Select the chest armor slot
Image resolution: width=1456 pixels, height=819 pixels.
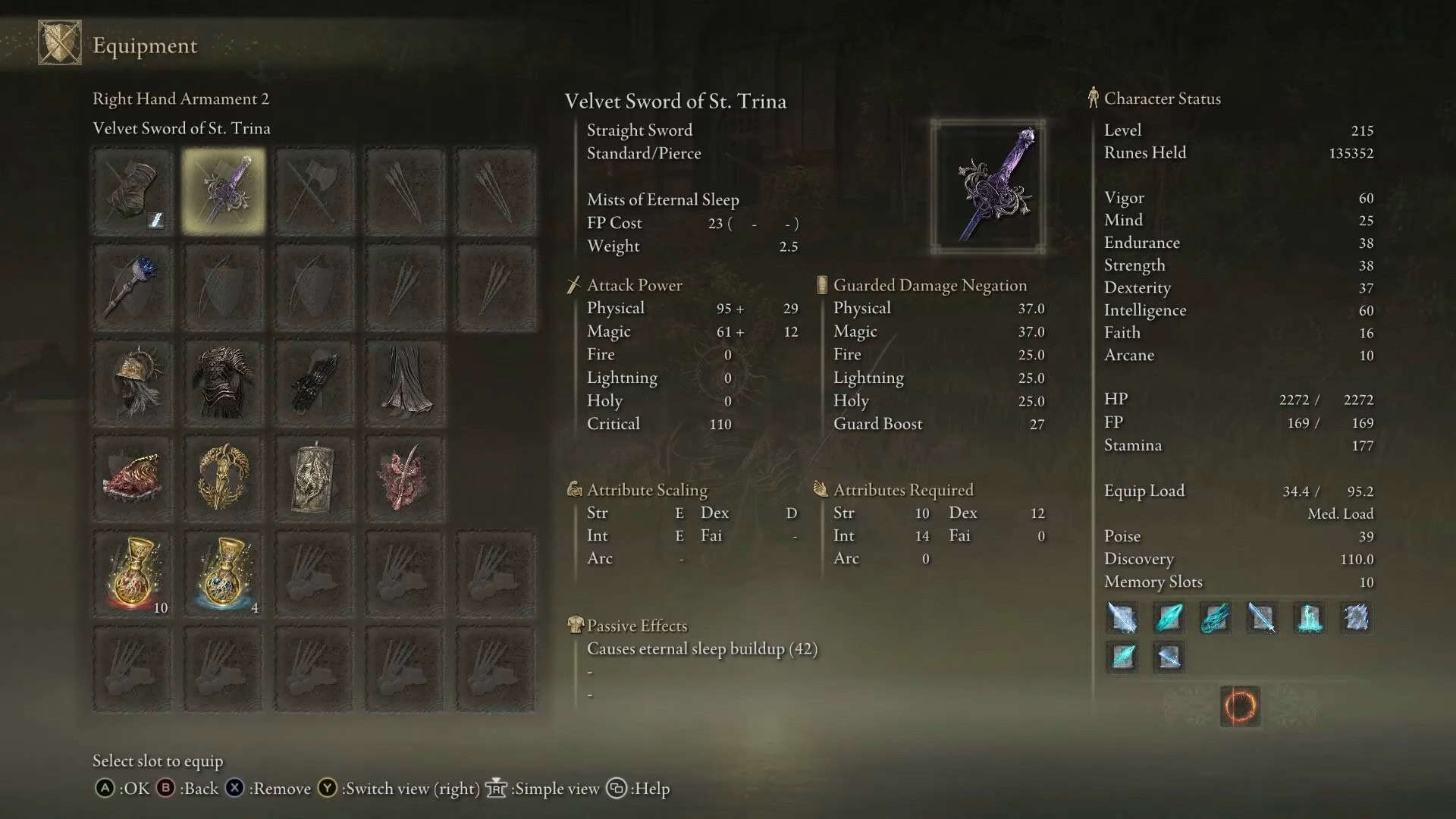coord(224,383)
